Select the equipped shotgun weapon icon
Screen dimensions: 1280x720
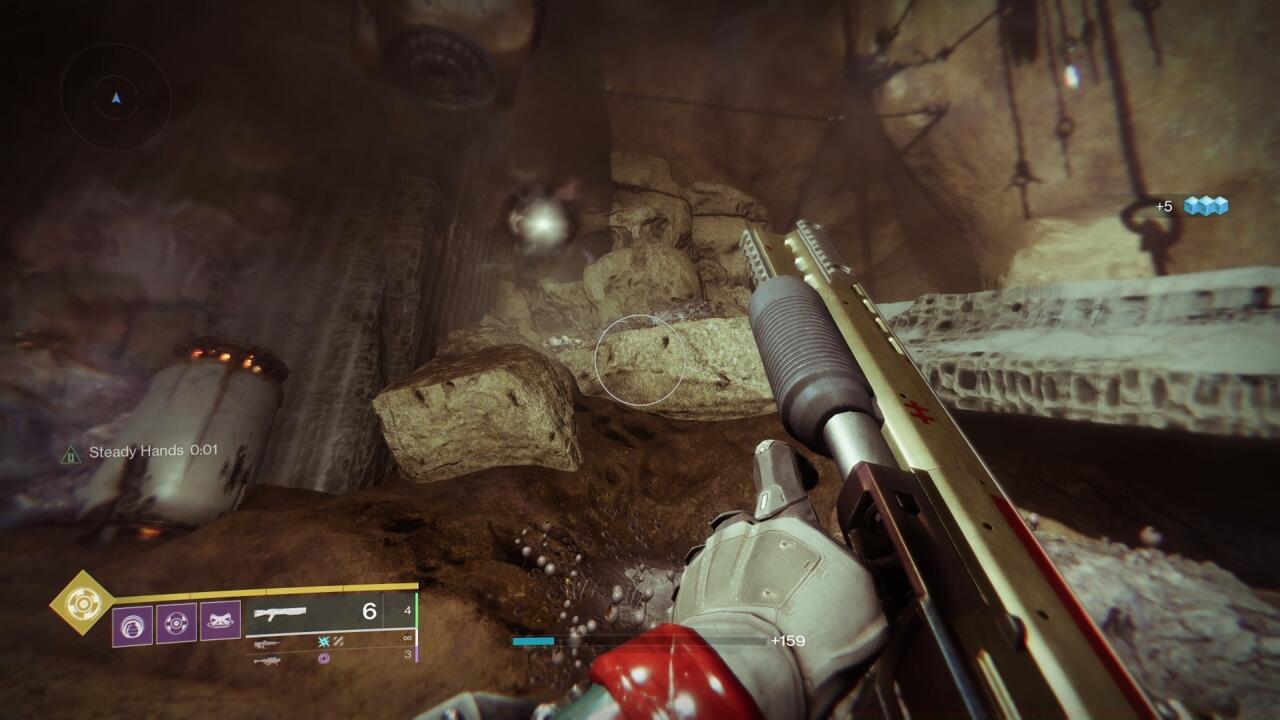point(280,613)
